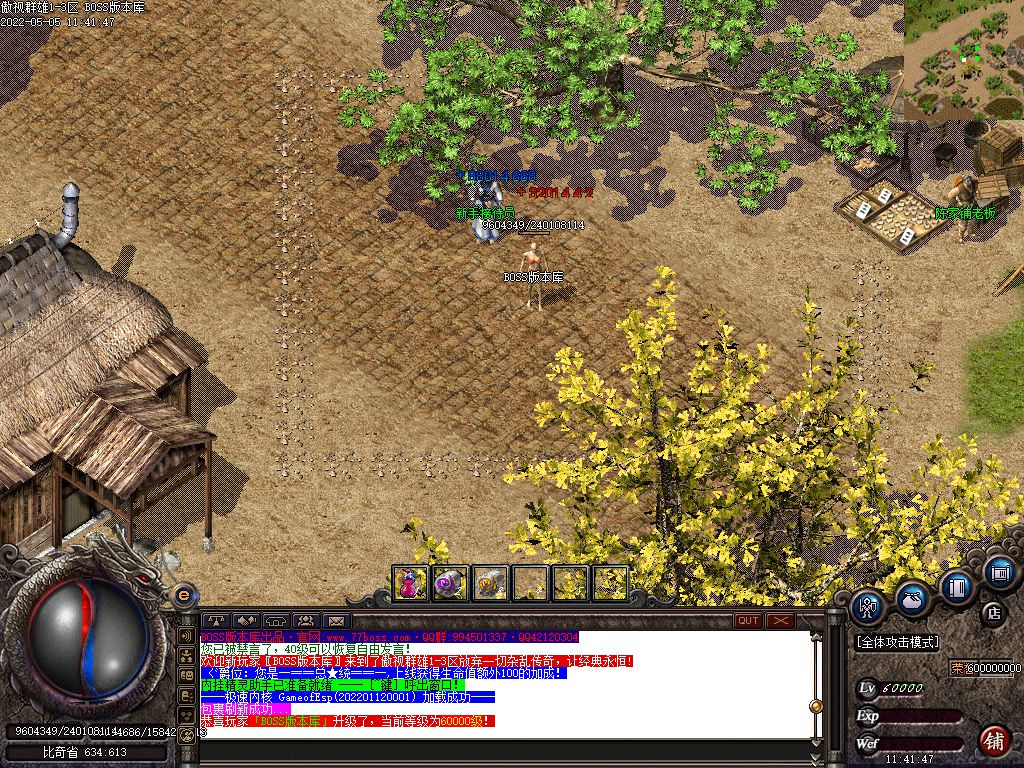Toggle the speaker chat channel filter
Image resolution: width=1024 pixels, height=768 pixels.
(x=186, y=635)
